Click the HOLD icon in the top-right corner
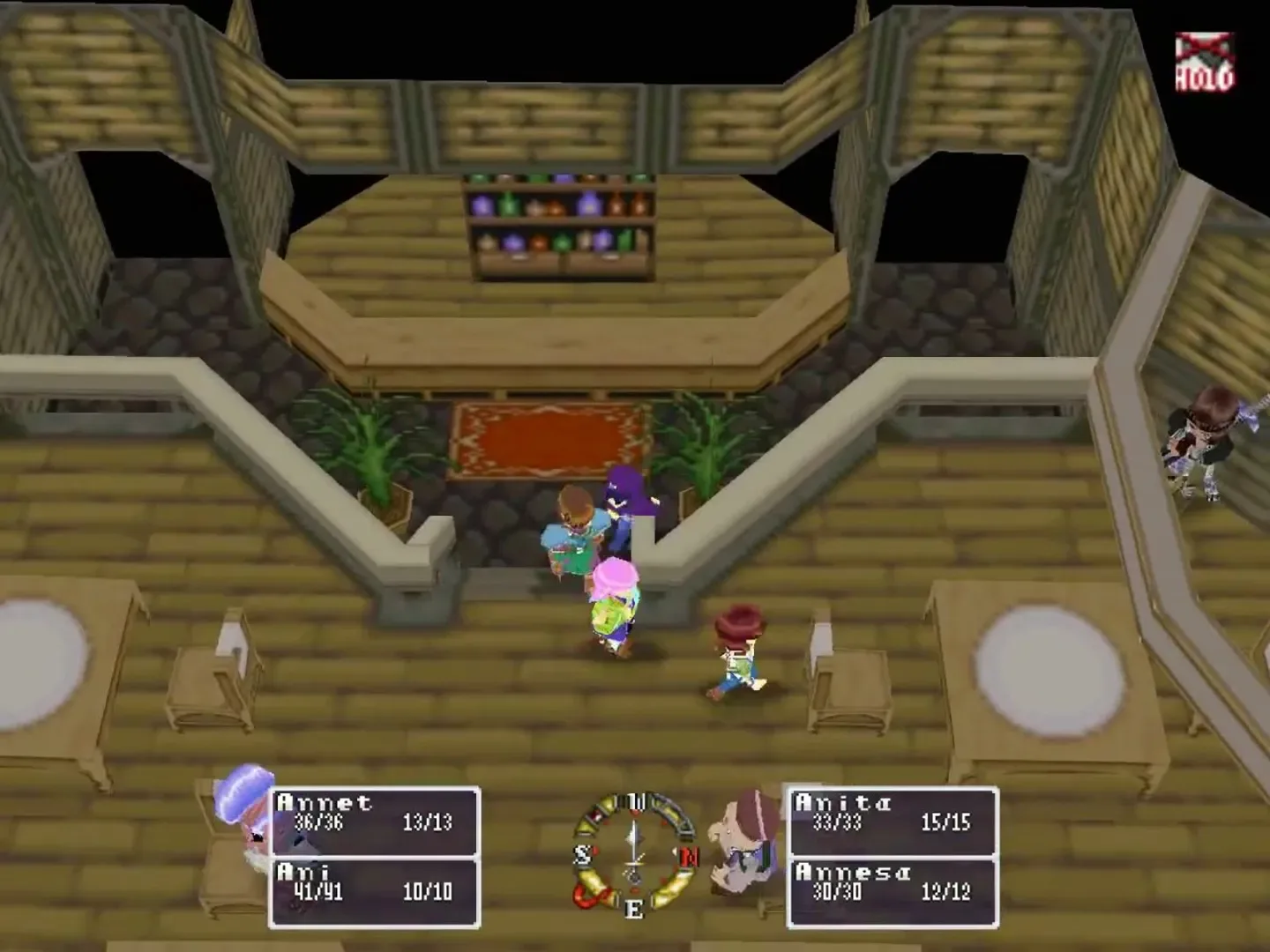Image resolution: width=1270 pixels, height=952 pixels. coord(1203,57)
